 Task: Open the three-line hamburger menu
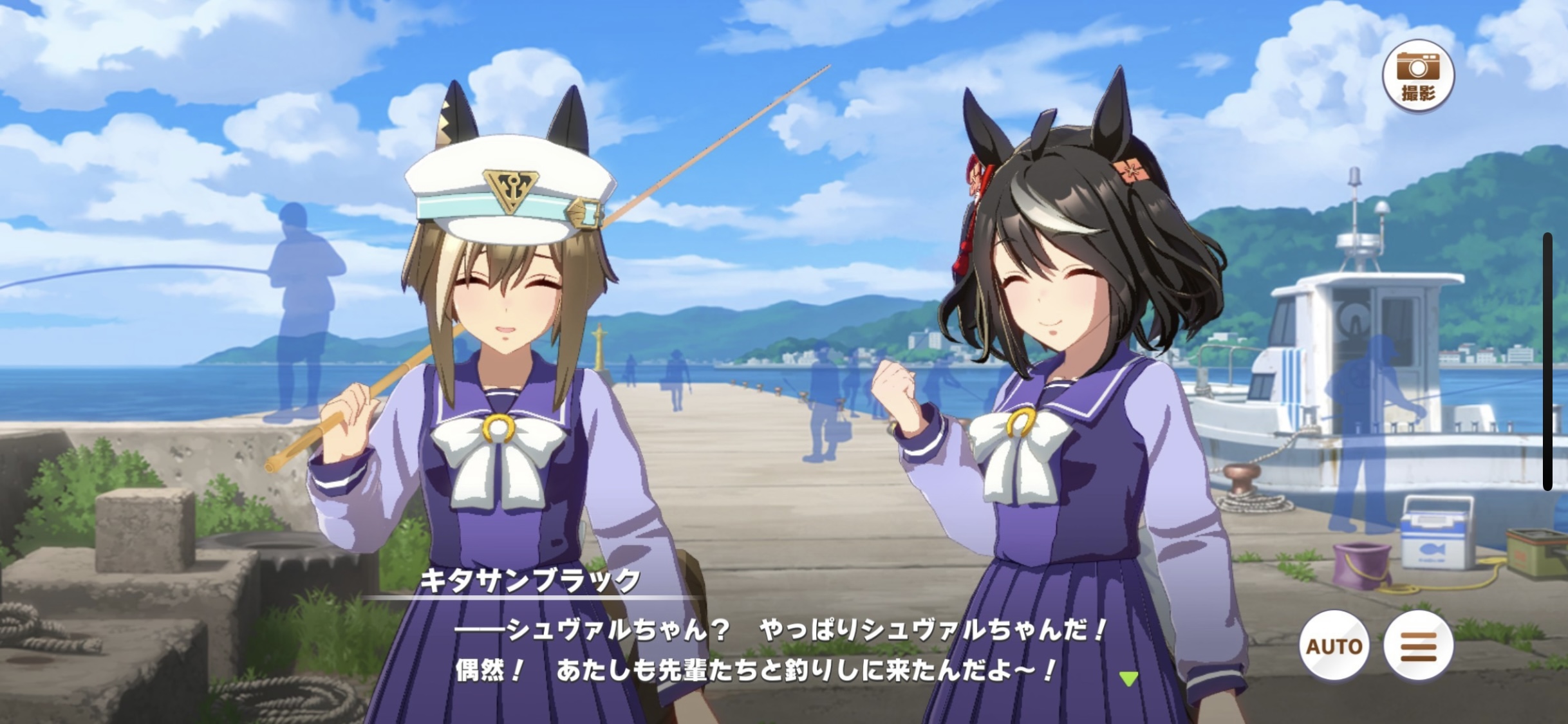(1418, 645)
